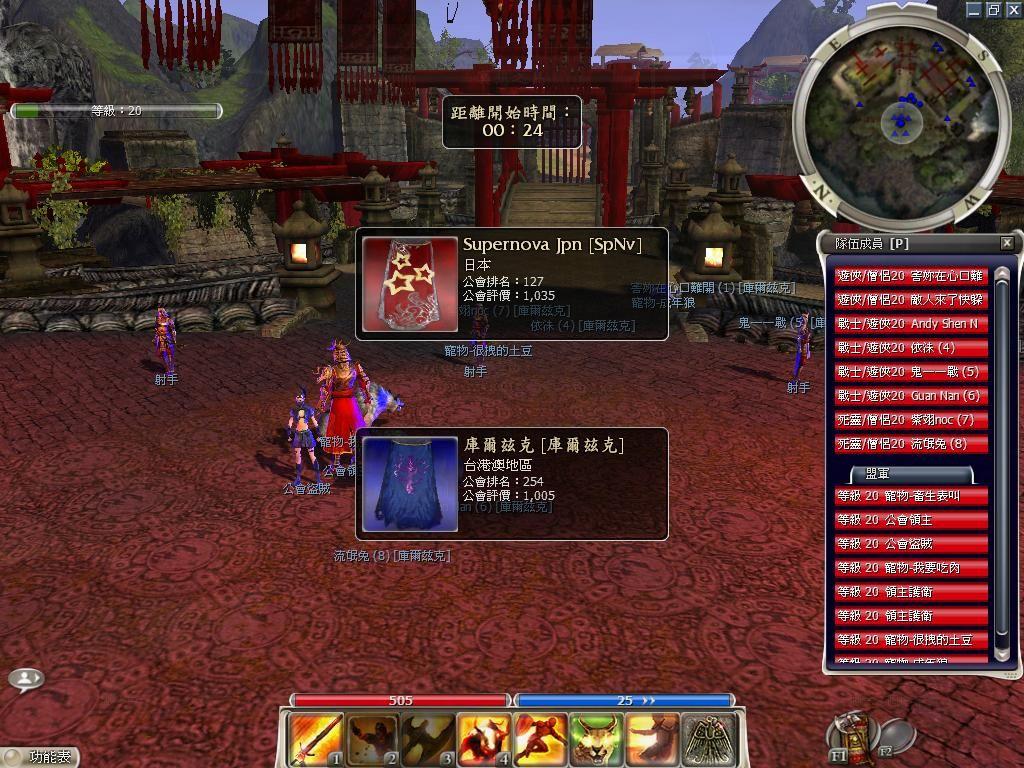Select ally 公會盜賊 in the party list
1024x768 pixels.
click(911, 544)
